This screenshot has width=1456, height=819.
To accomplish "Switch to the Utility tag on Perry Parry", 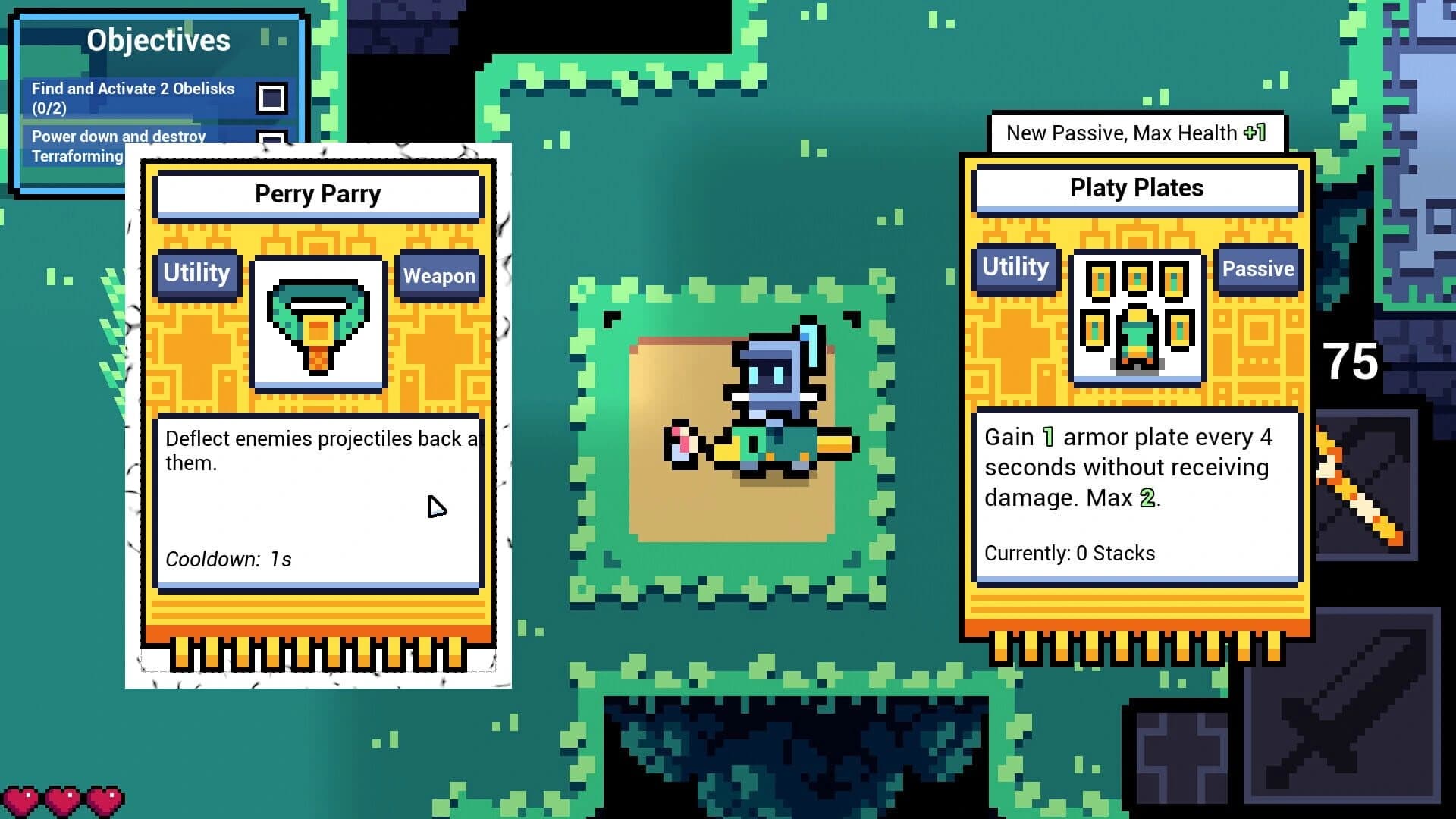I will point(196,274).
